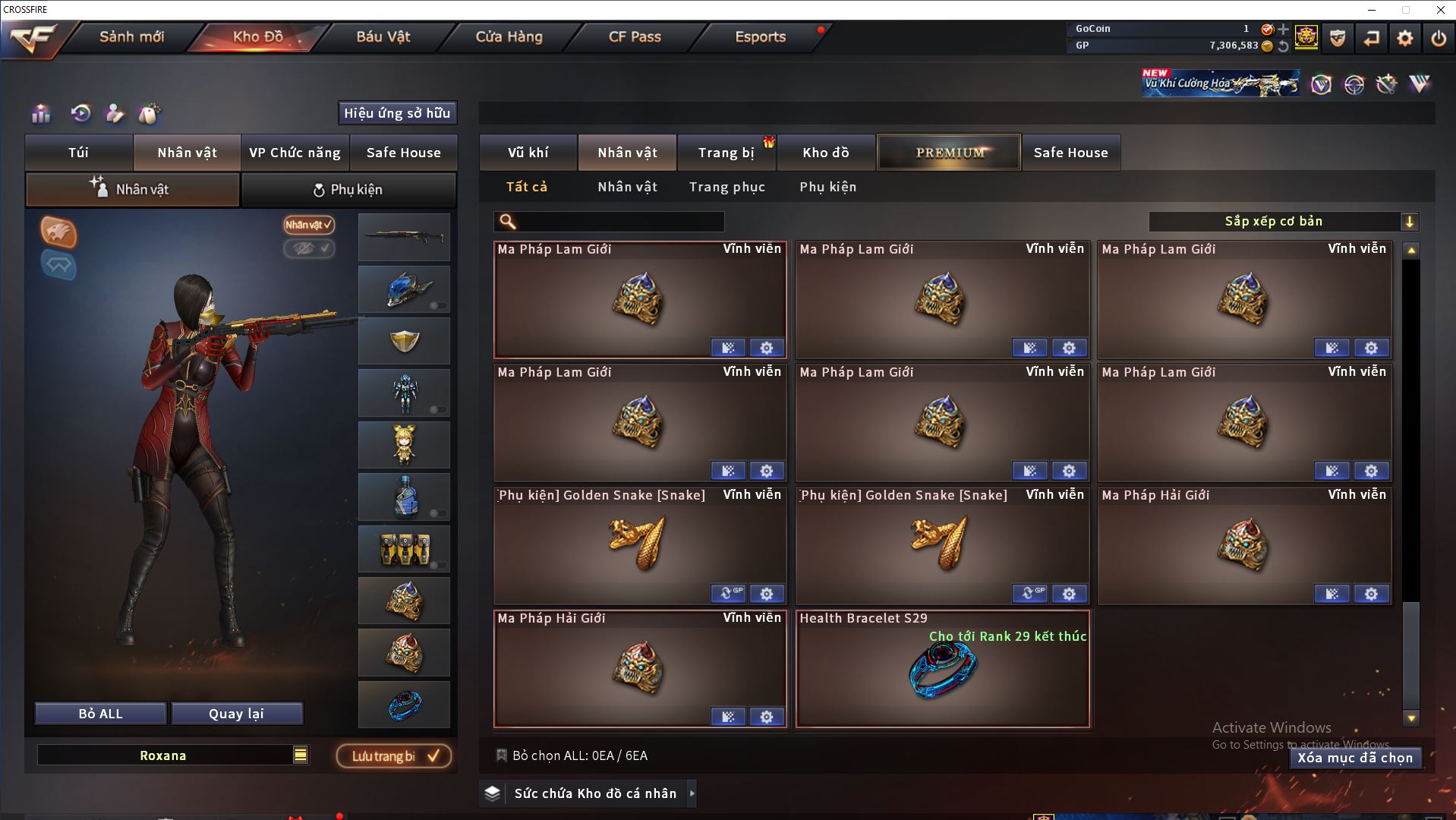Open the Esports menu
Image resolution: width=1456 pixels, height=820 pixels.
click(760, 36)
